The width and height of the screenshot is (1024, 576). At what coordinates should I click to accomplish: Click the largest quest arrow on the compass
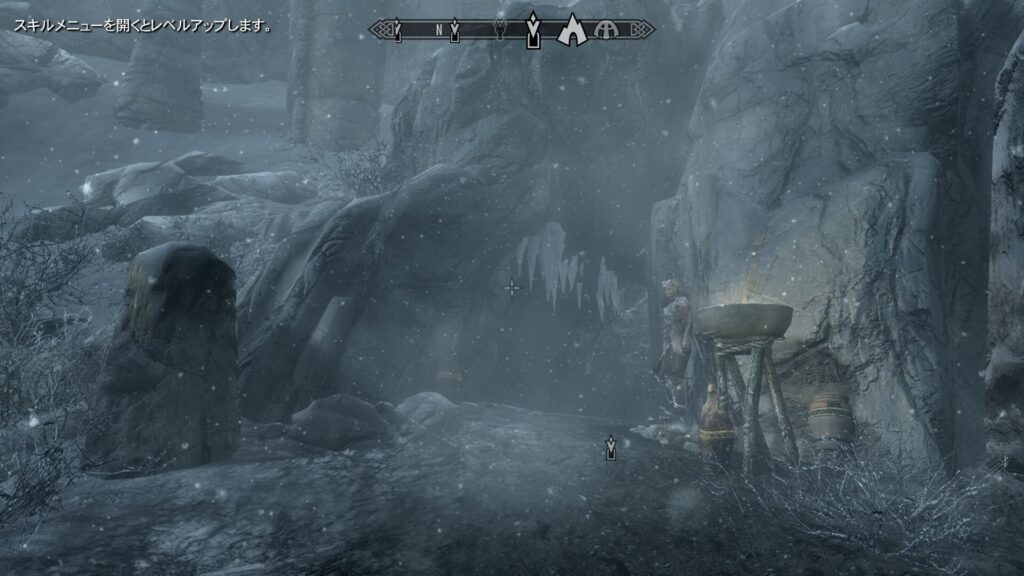coord(534,30)
